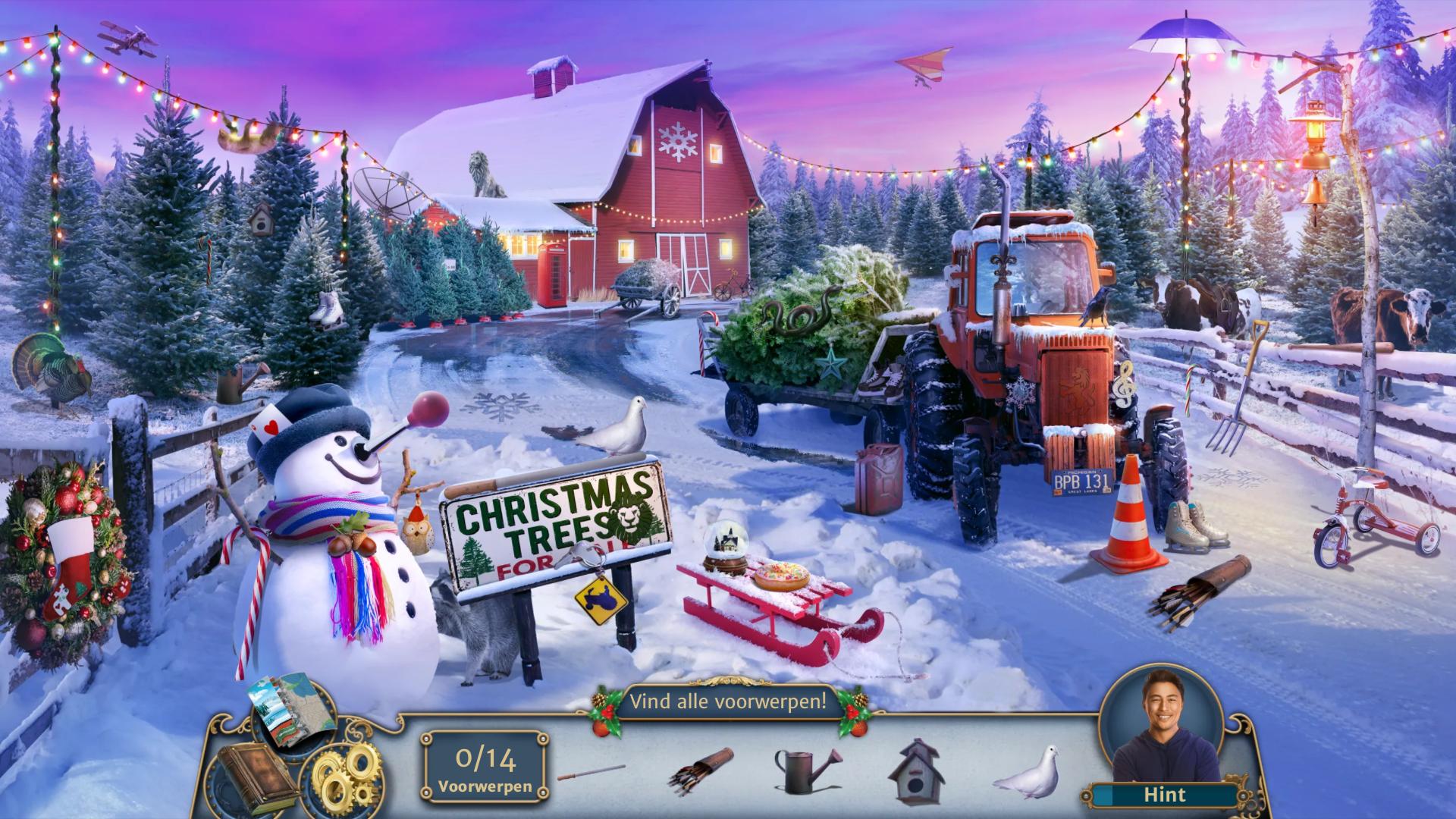The image size is (1456, 819).
Task: Open the brown journal book
Action: point(248,777)
